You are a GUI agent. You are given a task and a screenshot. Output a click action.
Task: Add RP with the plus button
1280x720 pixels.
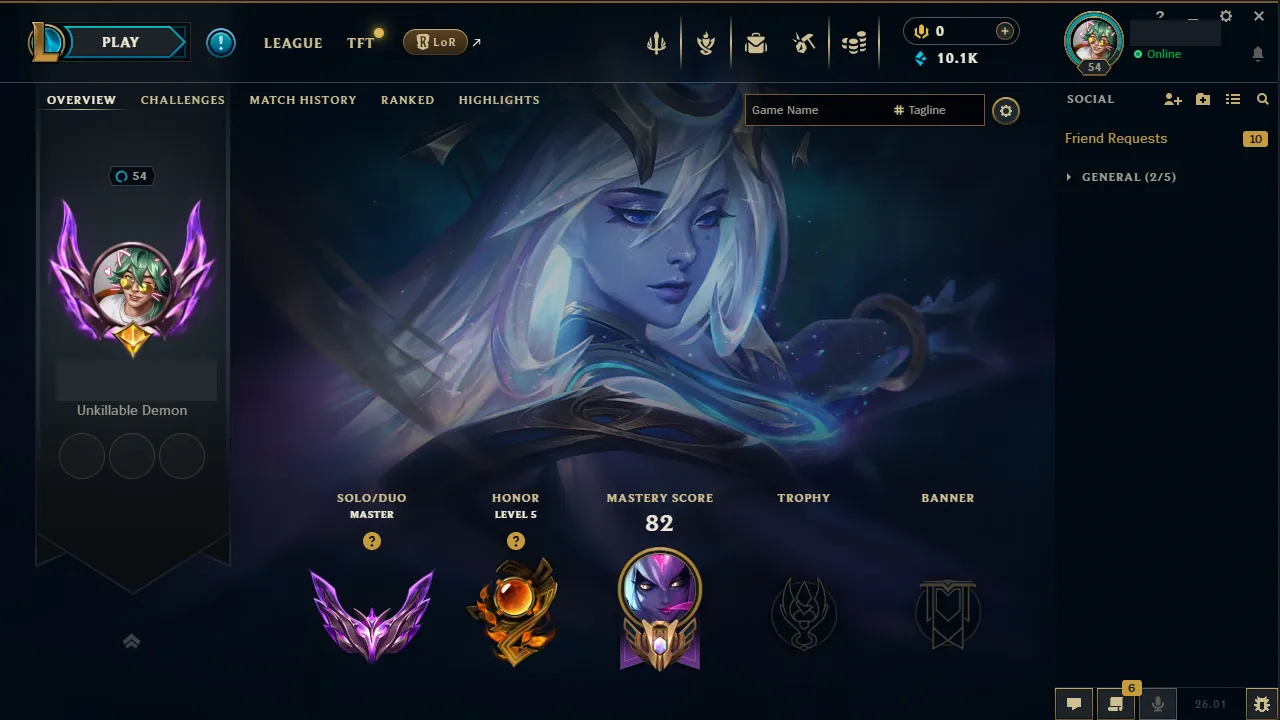click(1003, 31)
